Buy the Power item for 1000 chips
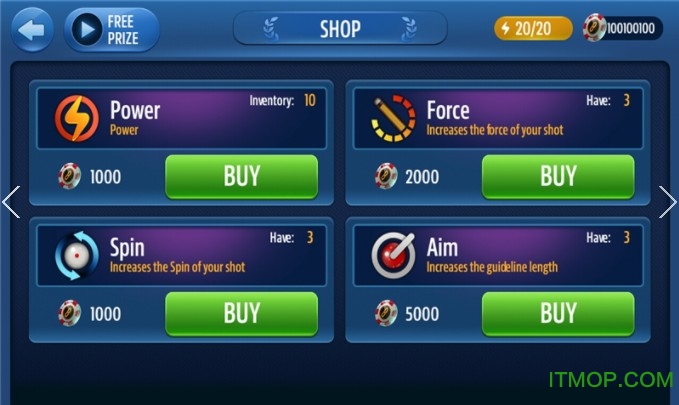This screenshot has height=405, width=679. (241, 177)
